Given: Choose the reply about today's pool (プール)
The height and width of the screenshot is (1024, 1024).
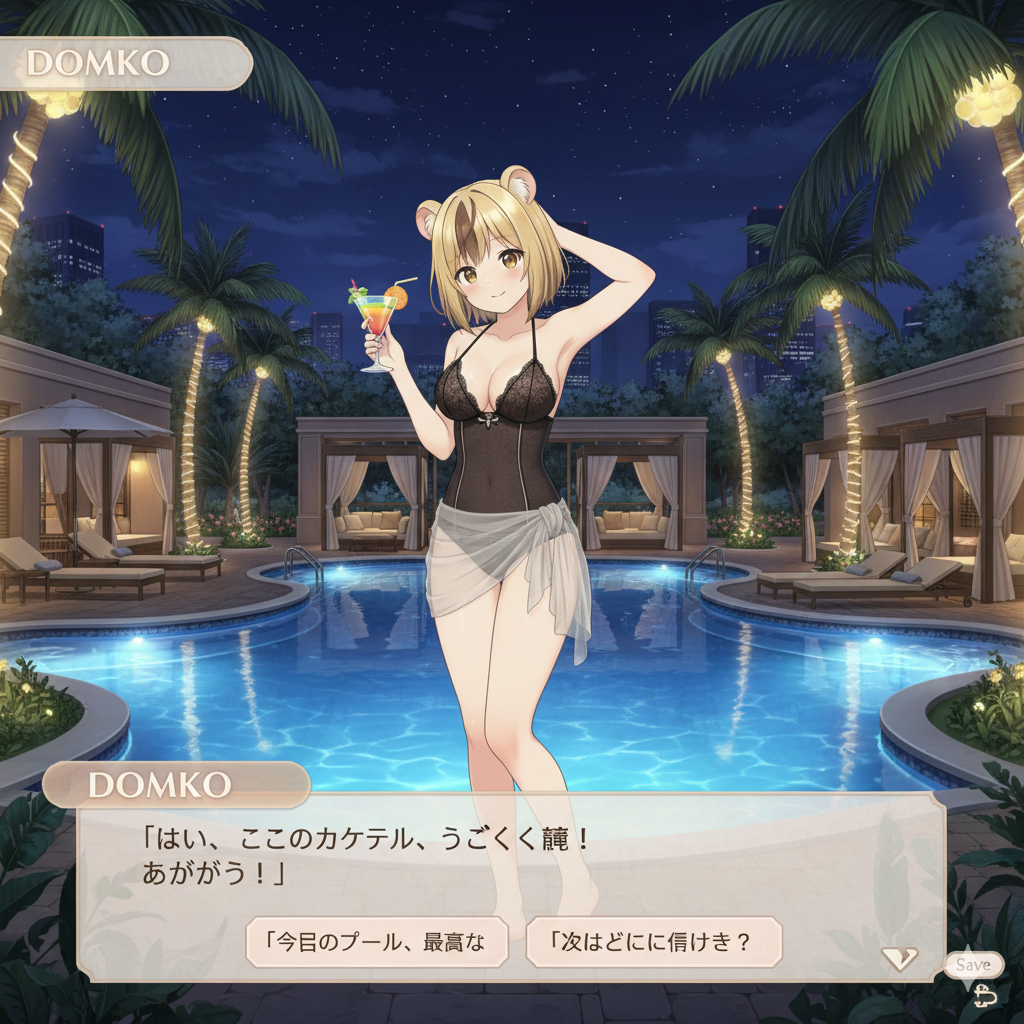Looking at the screenshot, I should [x=377, y=941].
